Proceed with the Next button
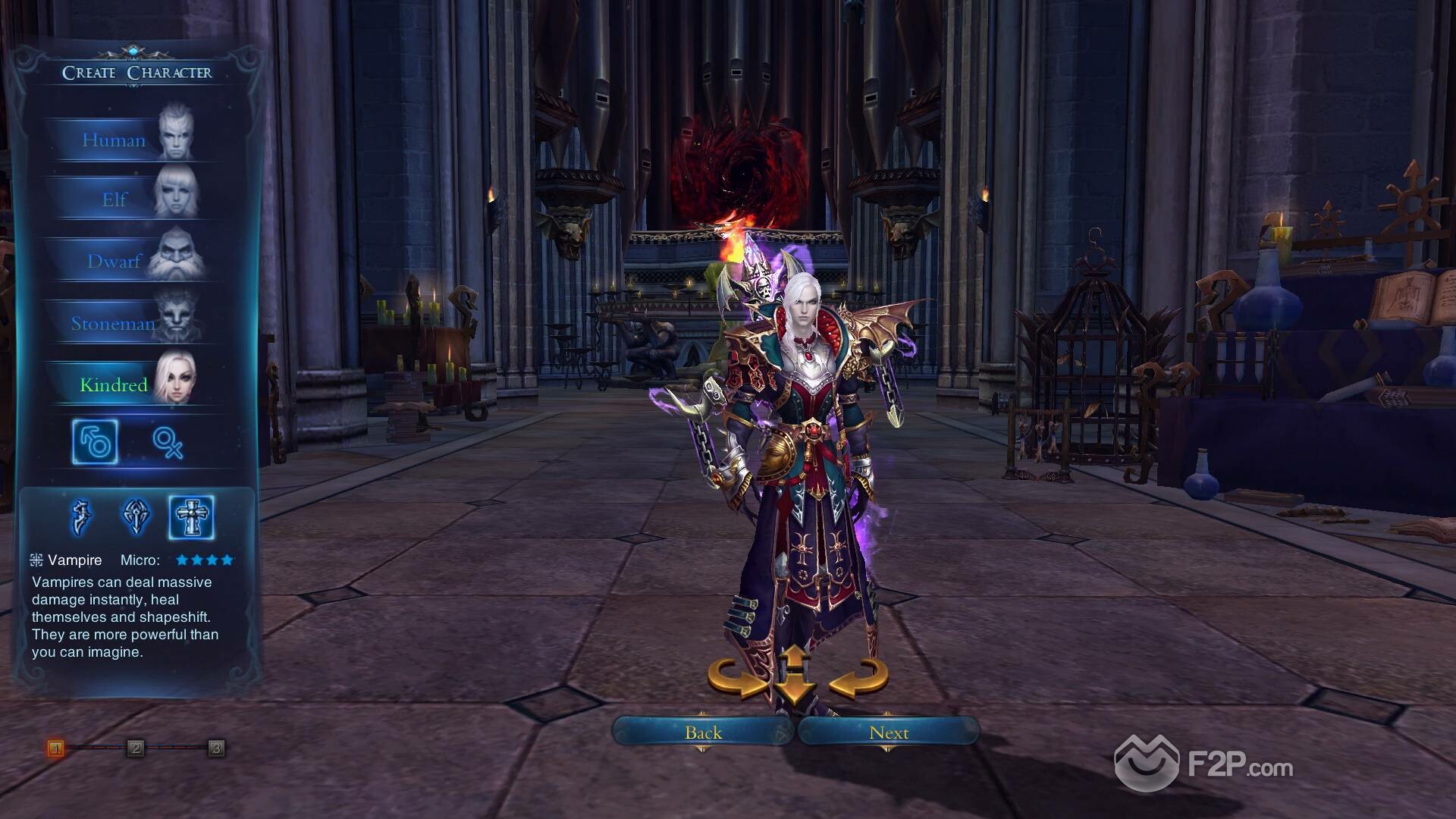Viewport: 1456px width, 819px height. [889, 733]
